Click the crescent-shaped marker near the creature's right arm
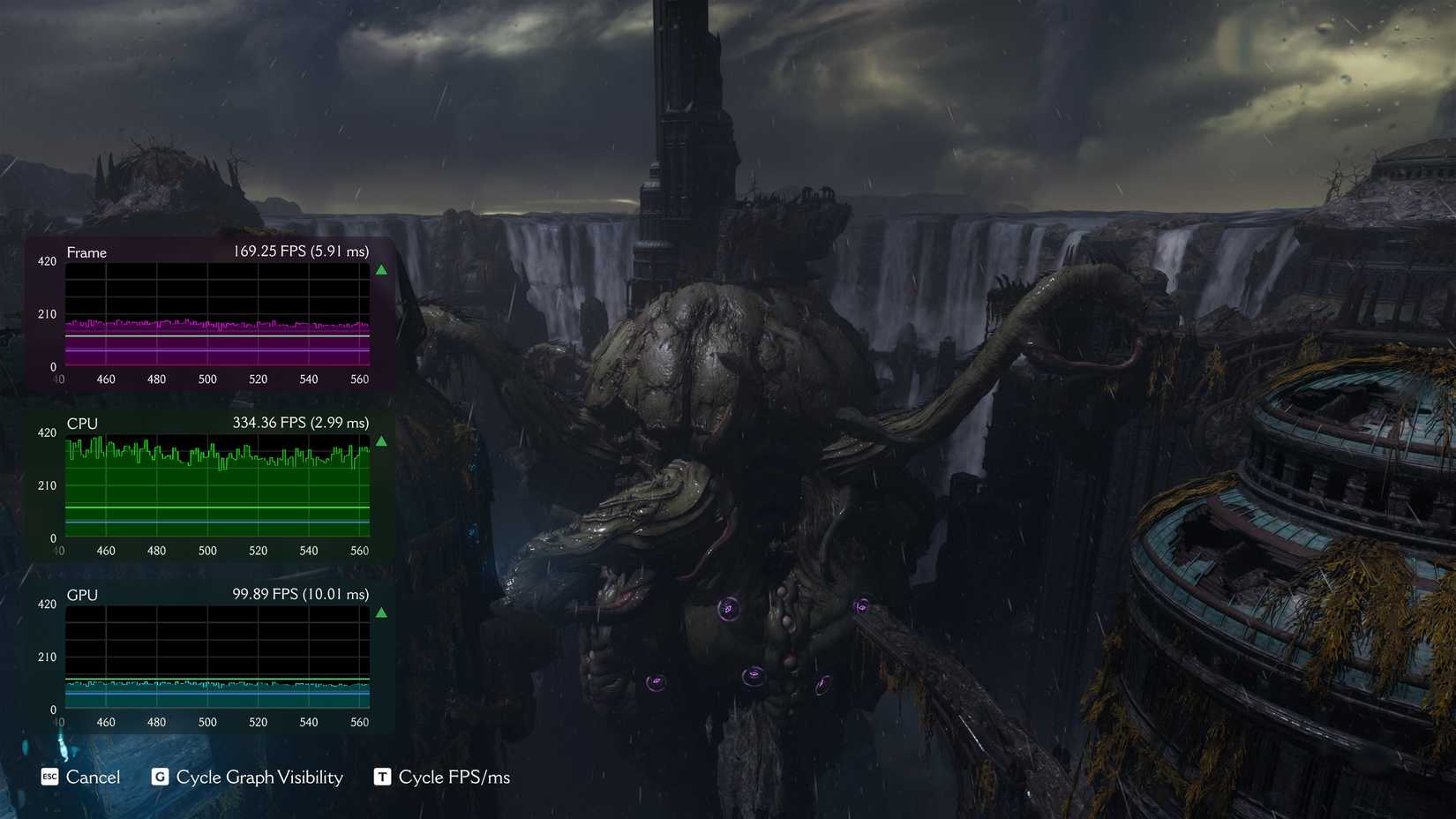 (822, 686)
